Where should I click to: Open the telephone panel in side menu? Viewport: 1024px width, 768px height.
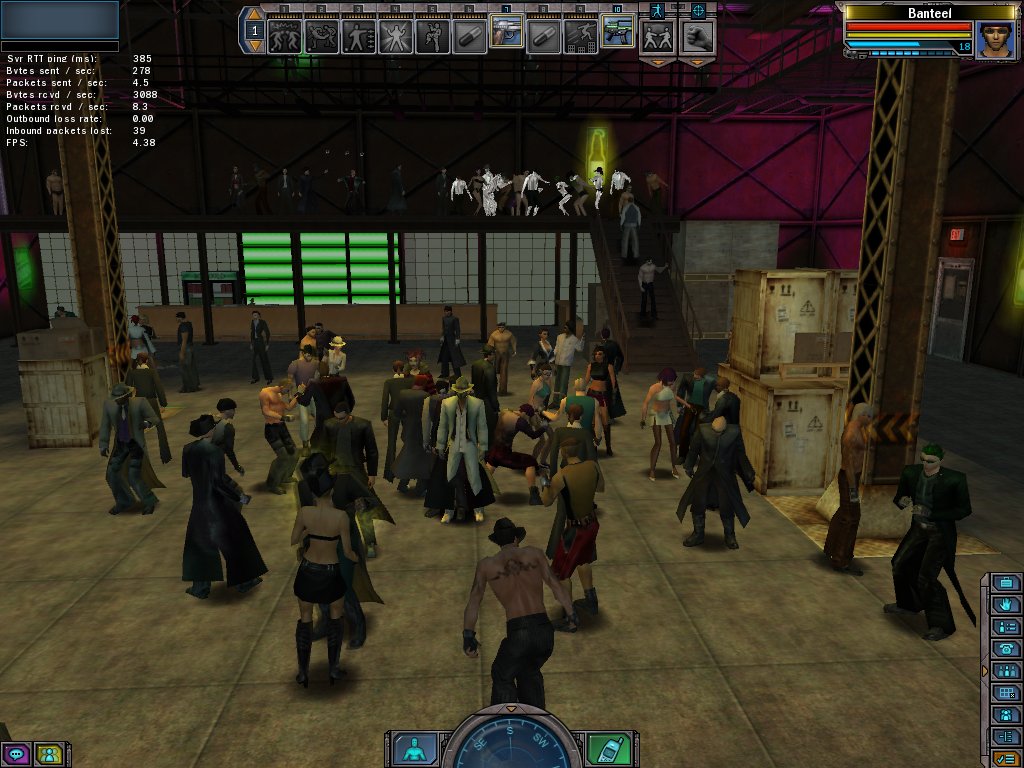[1006, 648]
